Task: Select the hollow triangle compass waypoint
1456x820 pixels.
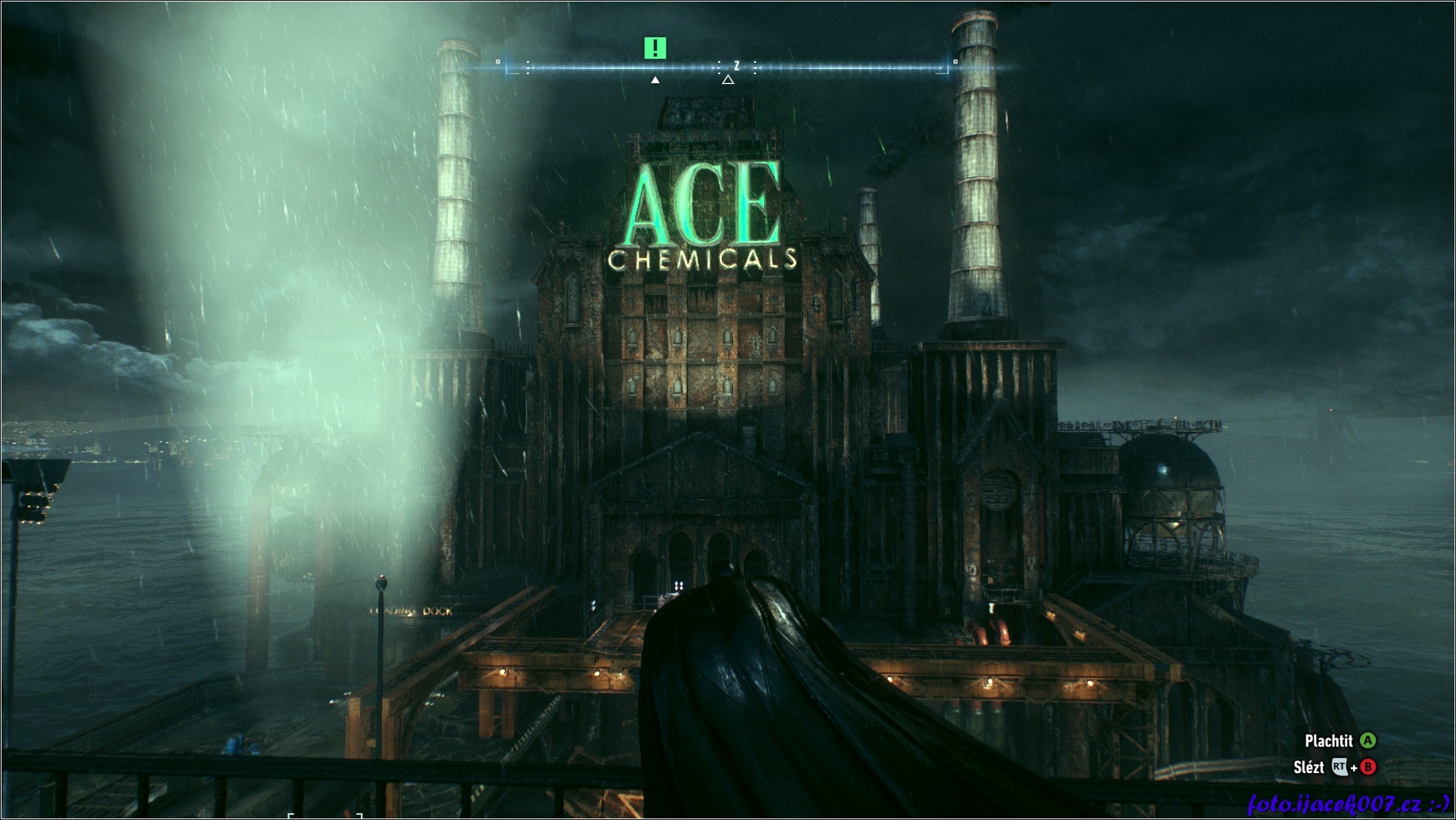Action: coord(727,79)
